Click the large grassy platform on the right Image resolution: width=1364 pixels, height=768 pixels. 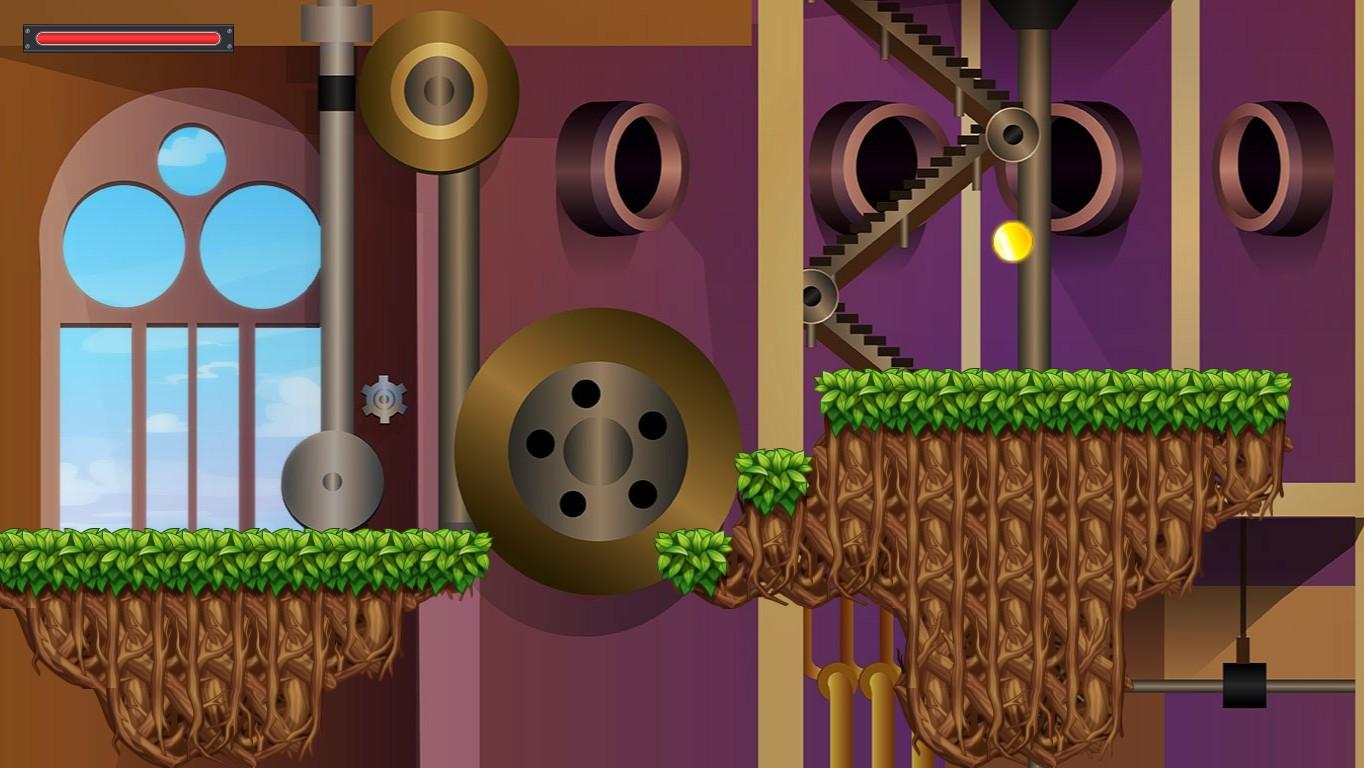click(x=1050, y=400)
